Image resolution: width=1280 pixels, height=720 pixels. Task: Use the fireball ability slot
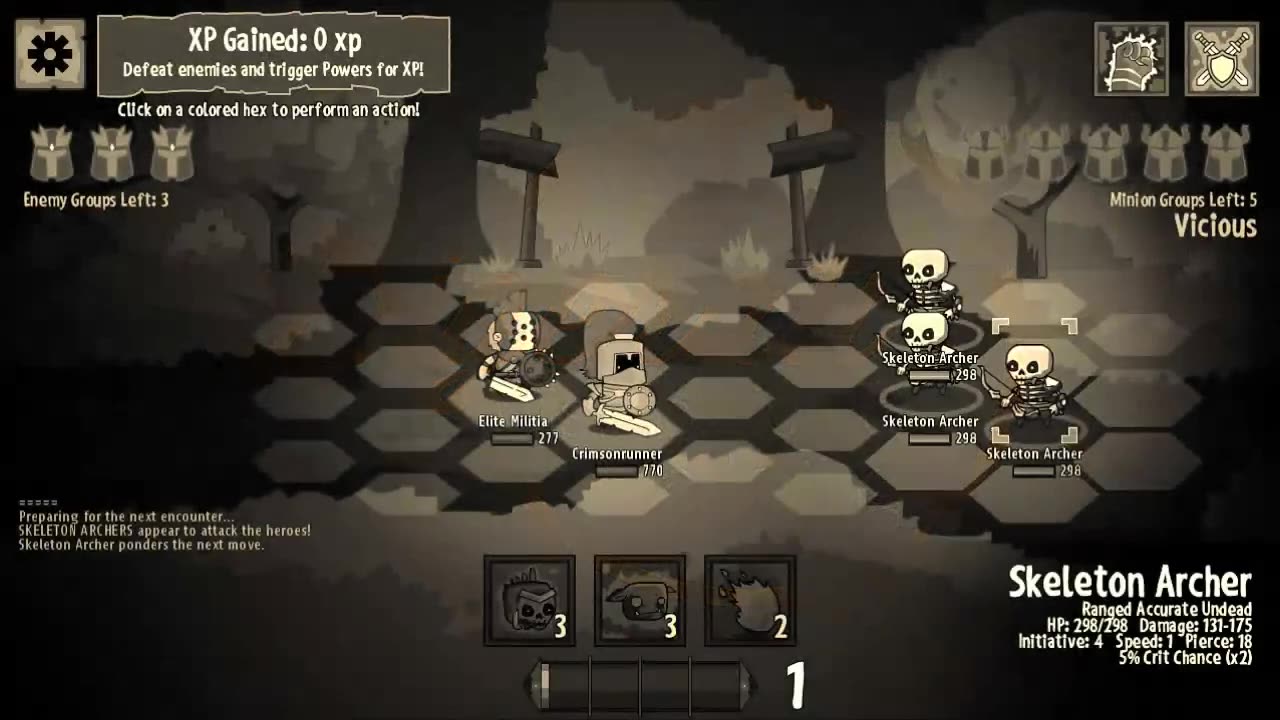tap(750, 600)
